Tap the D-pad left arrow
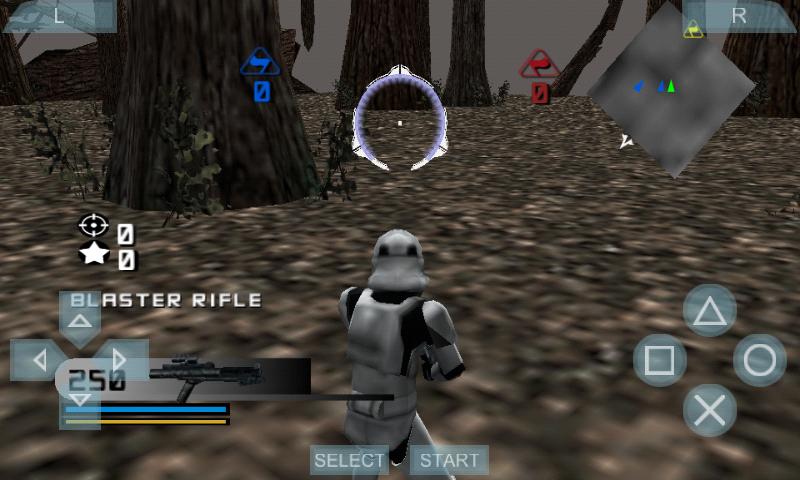The image size is (800, 480). point(38,359)
